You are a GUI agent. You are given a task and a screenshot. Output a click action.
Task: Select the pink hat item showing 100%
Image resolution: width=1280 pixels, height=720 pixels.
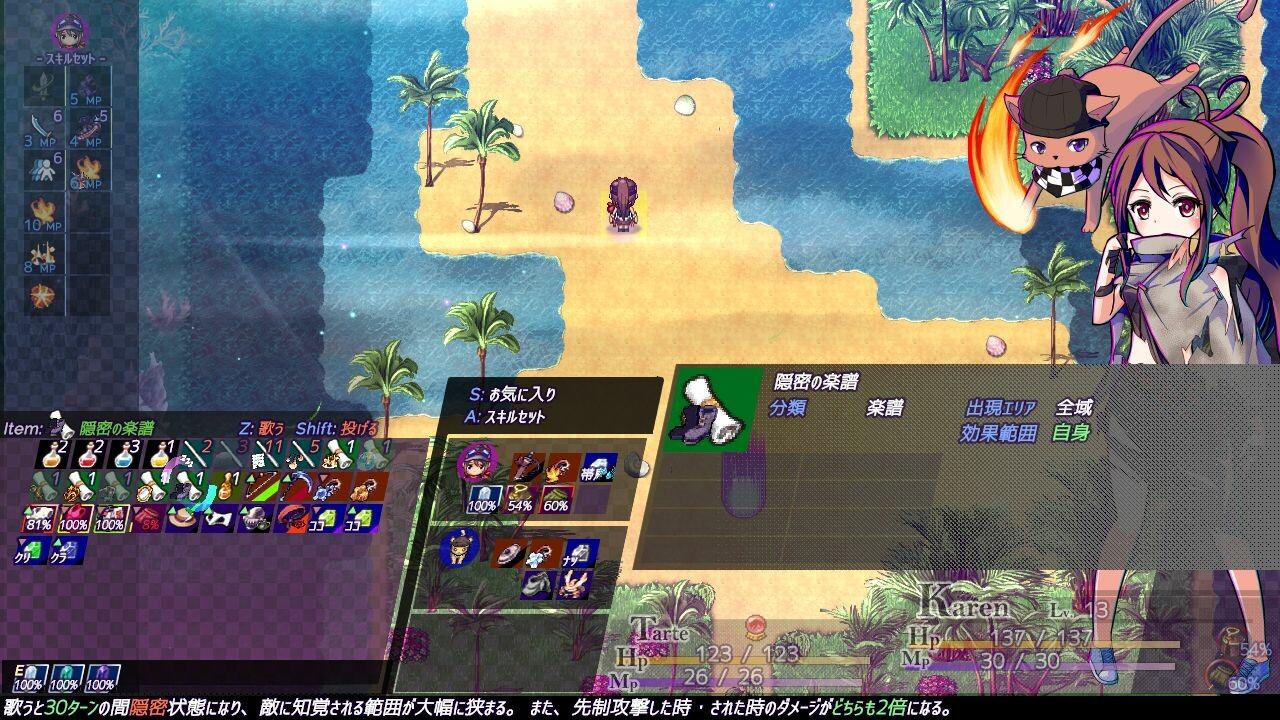[74, 517]
